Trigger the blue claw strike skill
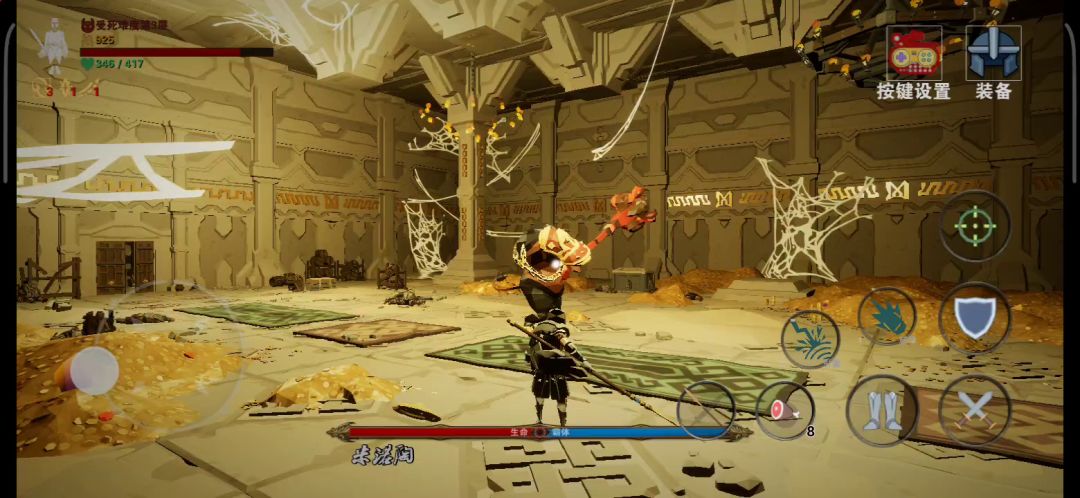This screenshot has height=498, width=1080. click(x=887, y=317)
